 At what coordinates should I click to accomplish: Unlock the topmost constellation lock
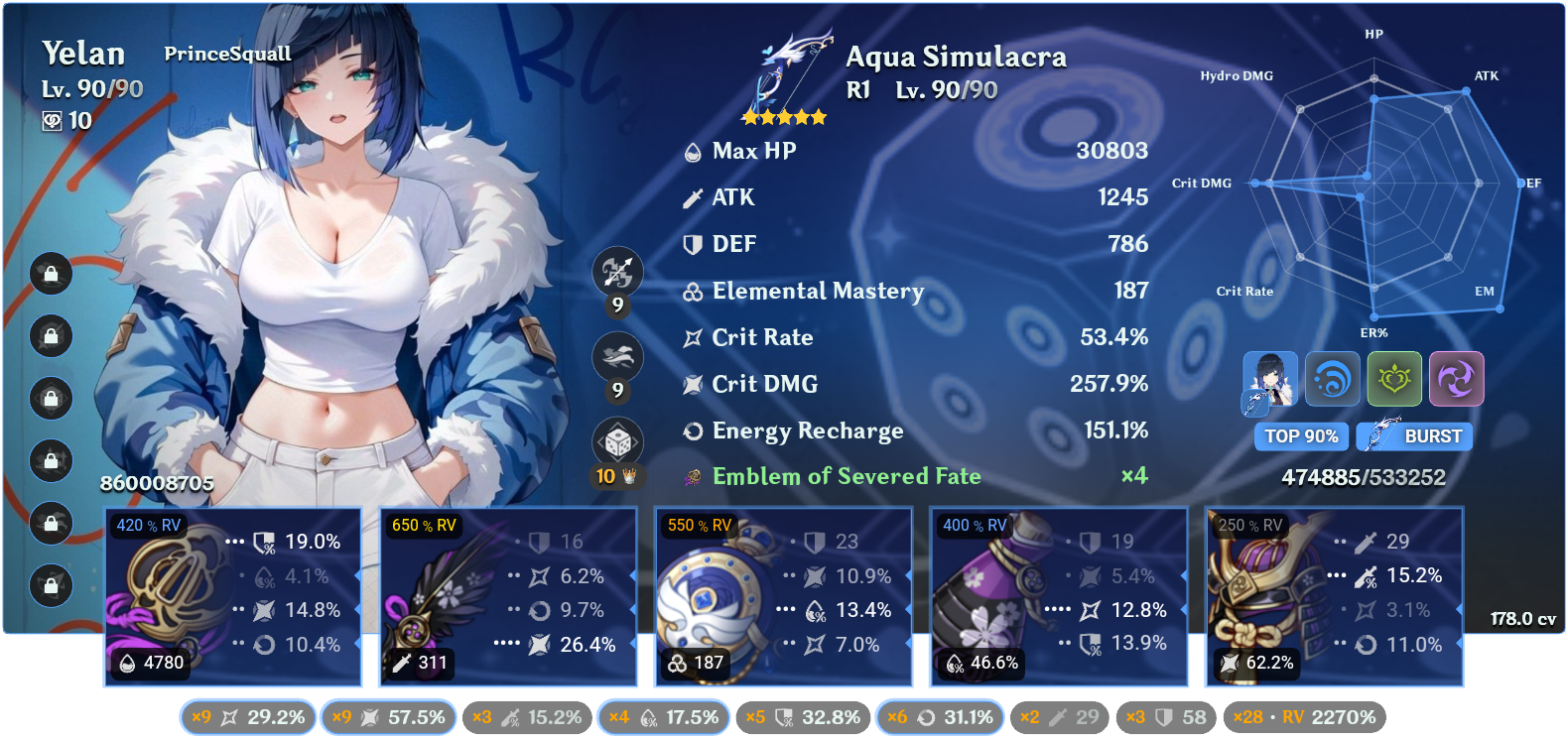pos(51,275)
